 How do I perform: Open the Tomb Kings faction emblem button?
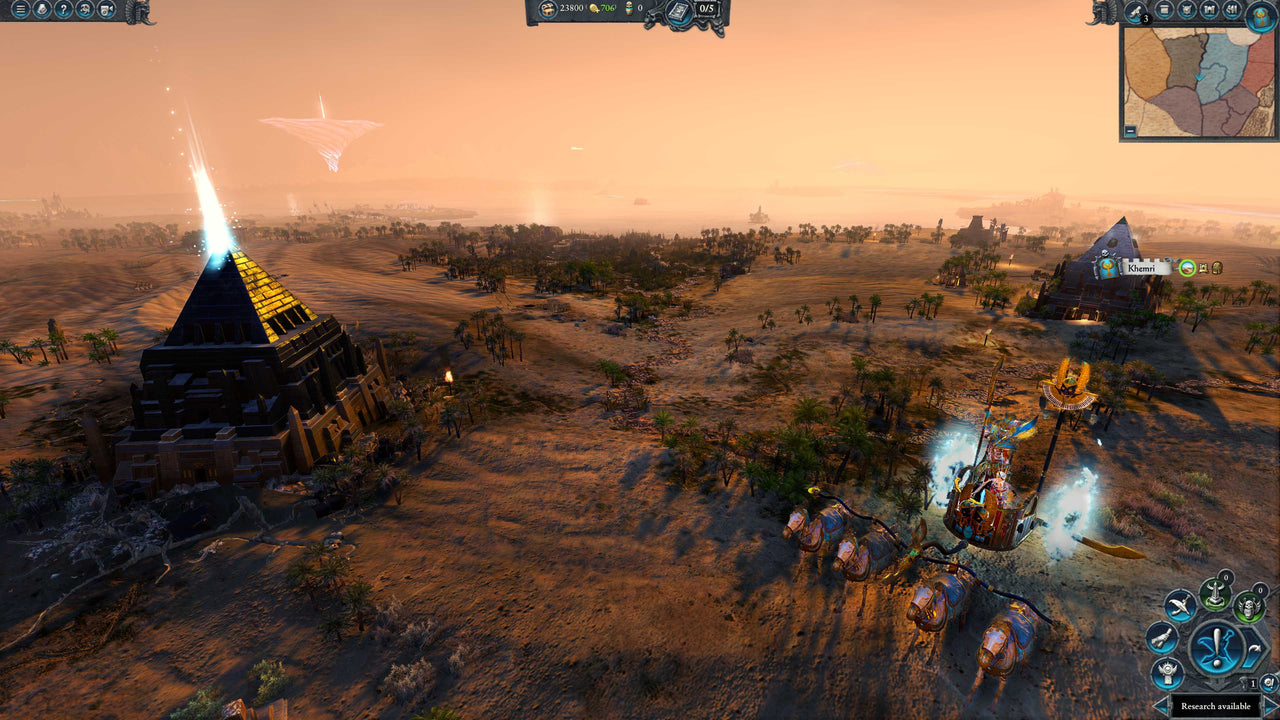tap(1261, 17)
